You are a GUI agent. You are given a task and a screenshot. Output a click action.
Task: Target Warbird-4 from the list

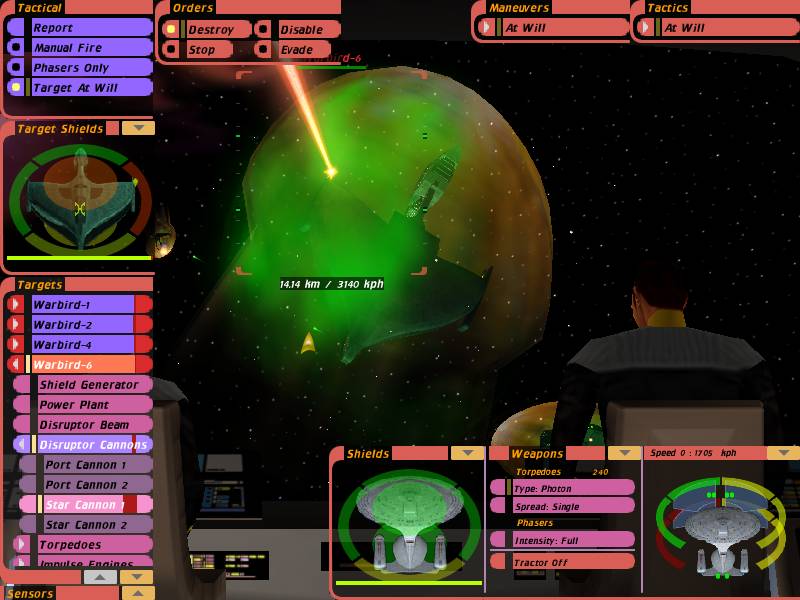(x=80, y=344)
